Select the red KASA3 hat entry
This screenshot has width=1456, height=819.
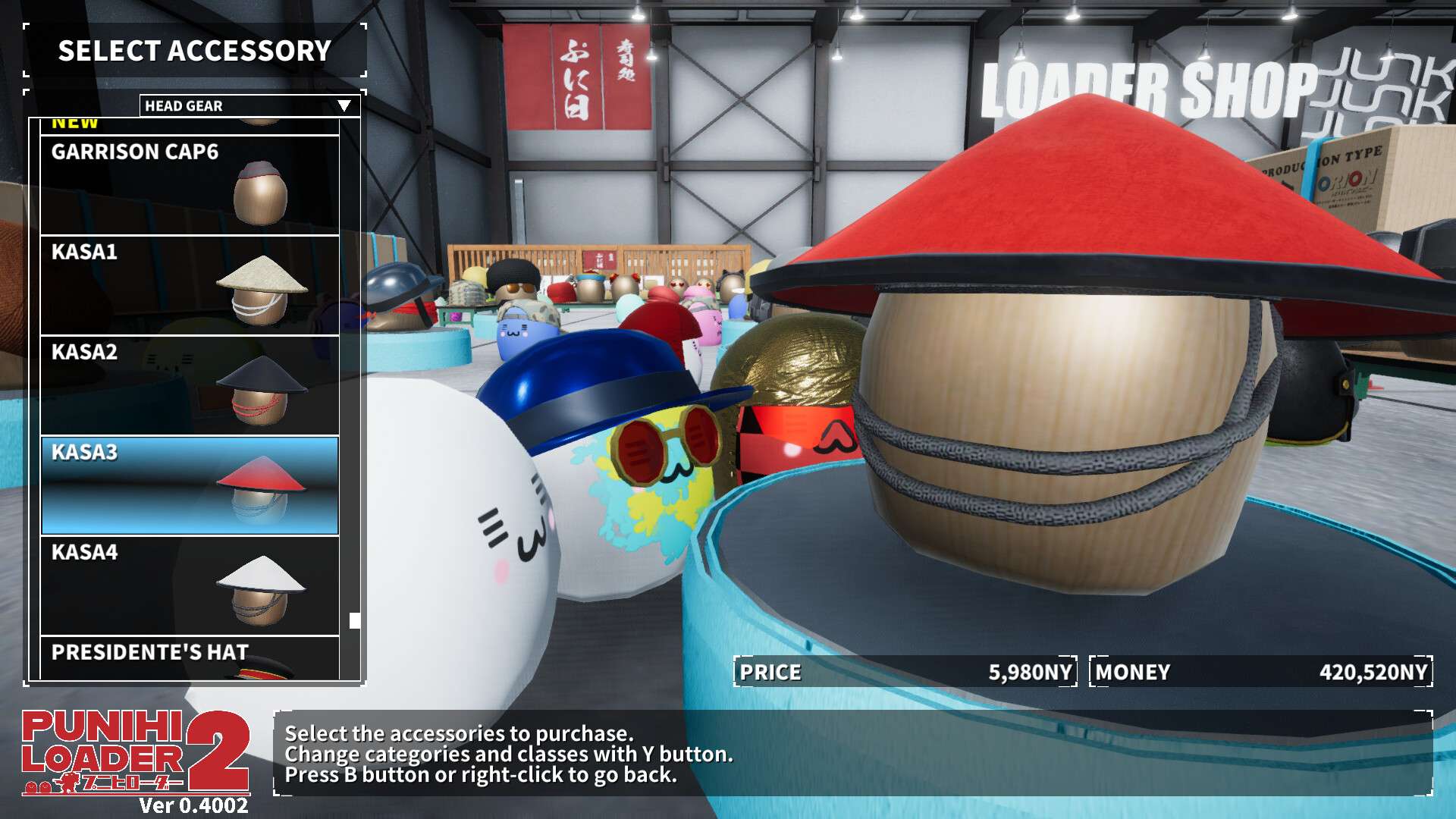click(190, 485)
